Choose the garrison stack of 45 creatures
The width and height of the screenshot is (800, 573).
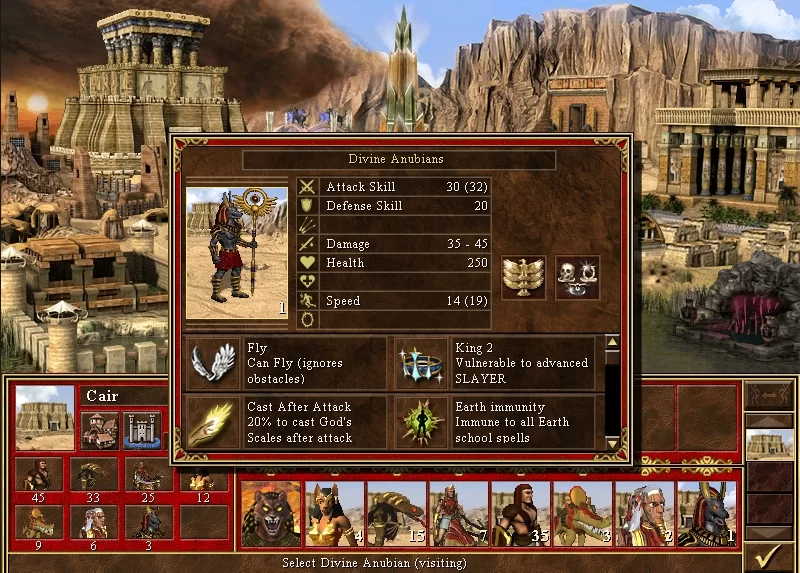39,476
